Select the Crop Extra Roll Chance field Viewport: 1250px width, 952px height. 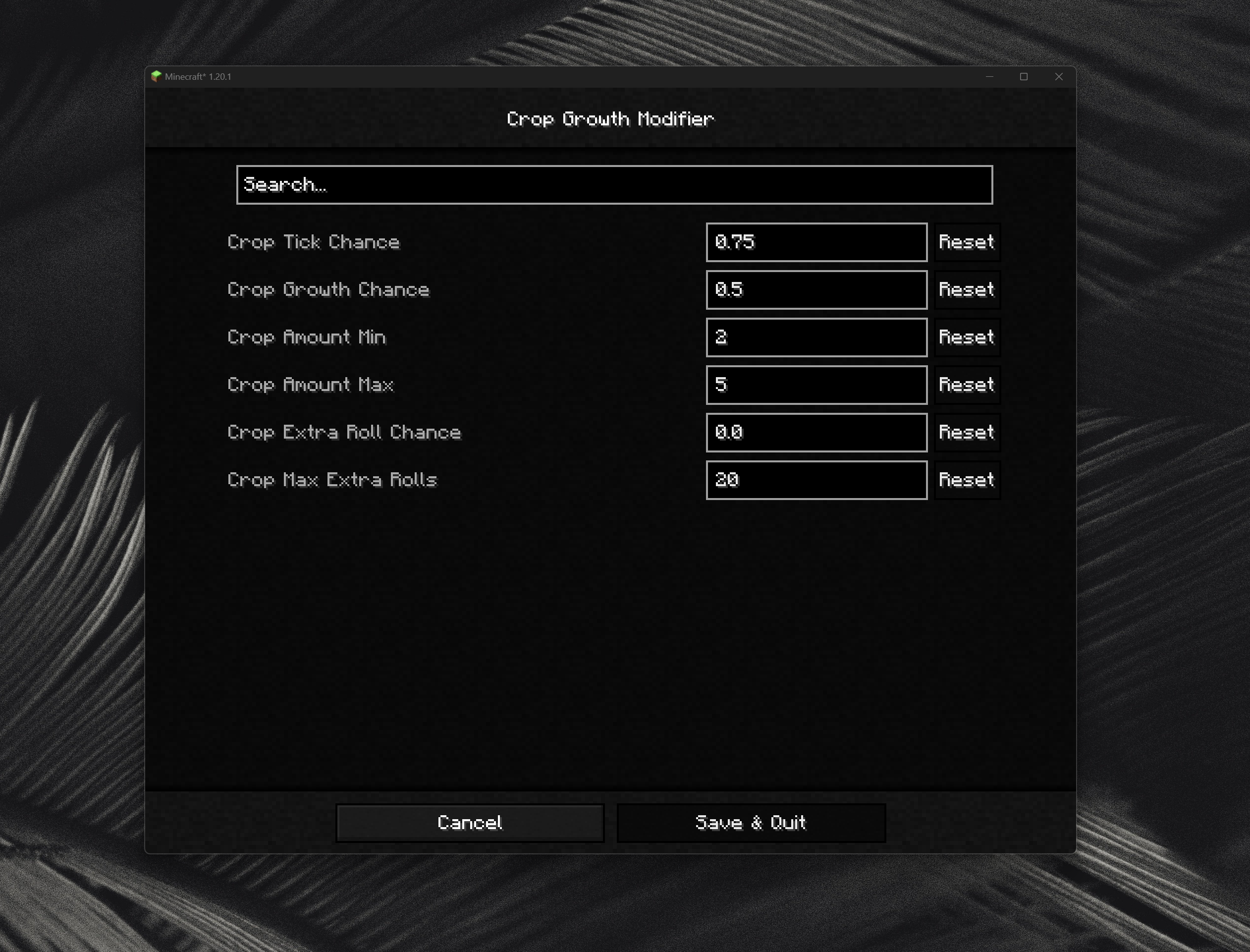click(815, 432)
